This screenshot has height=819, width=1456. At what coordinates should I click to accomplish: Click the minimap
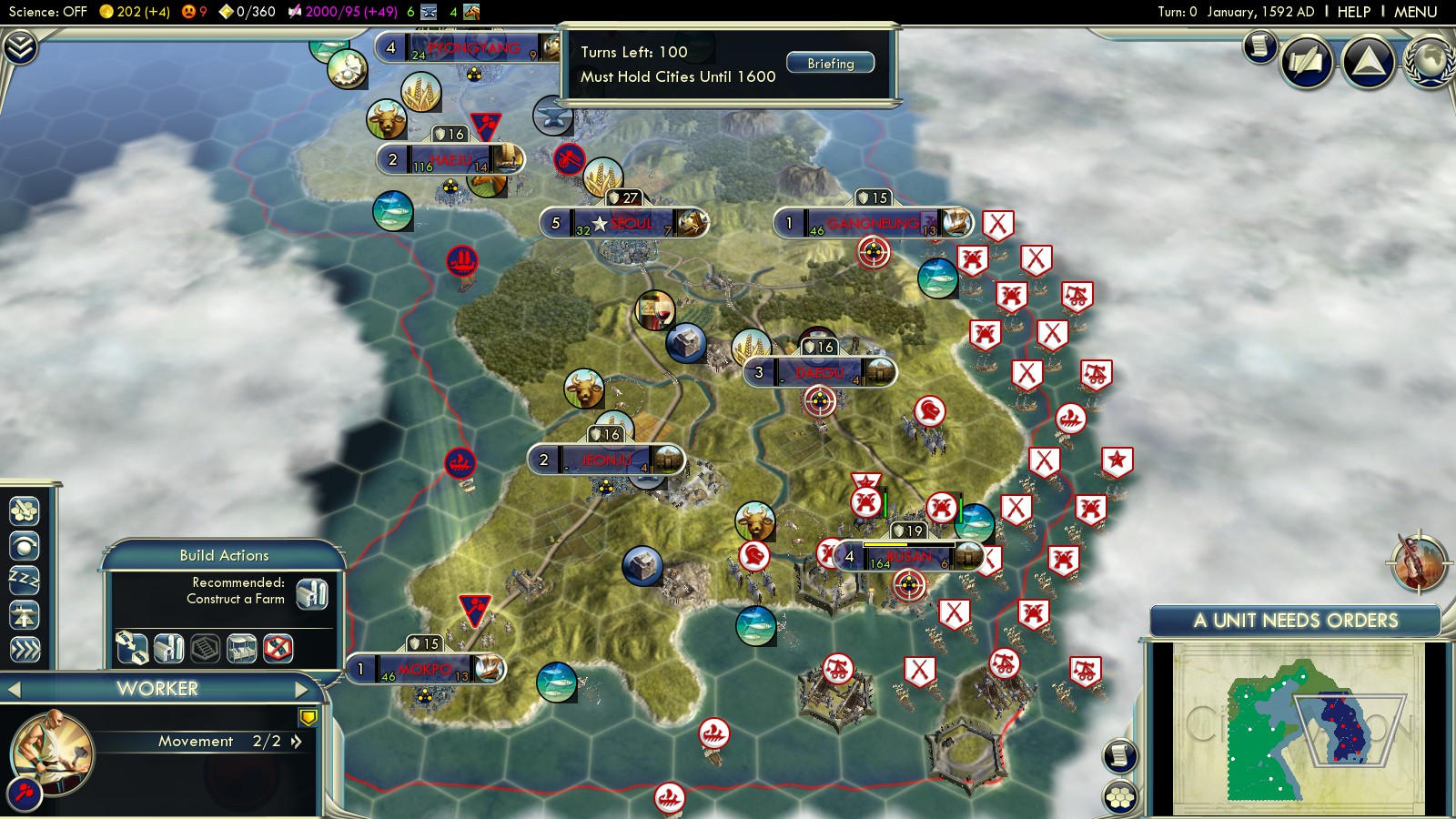(x=1297, y=728)
